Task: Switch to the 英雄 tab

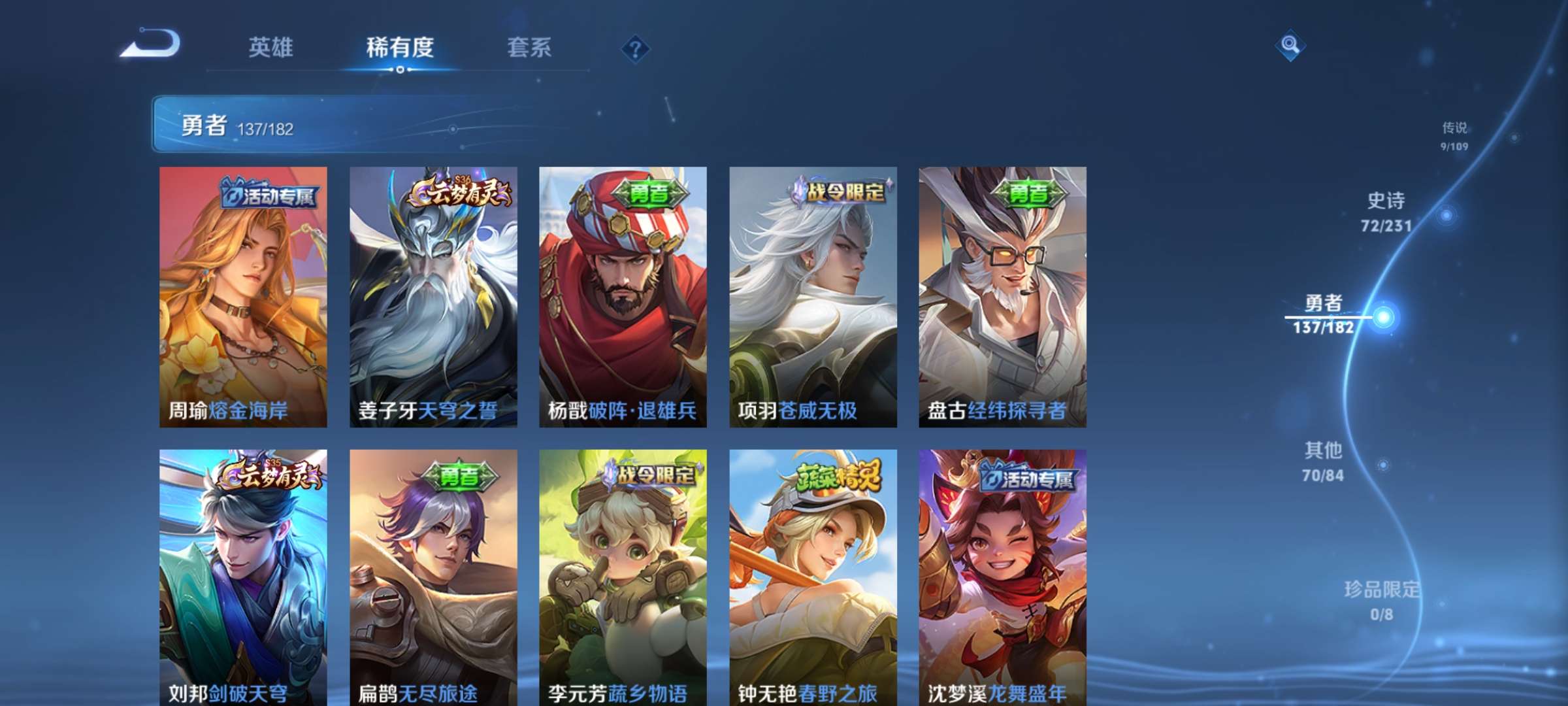Action: point(270,47)
